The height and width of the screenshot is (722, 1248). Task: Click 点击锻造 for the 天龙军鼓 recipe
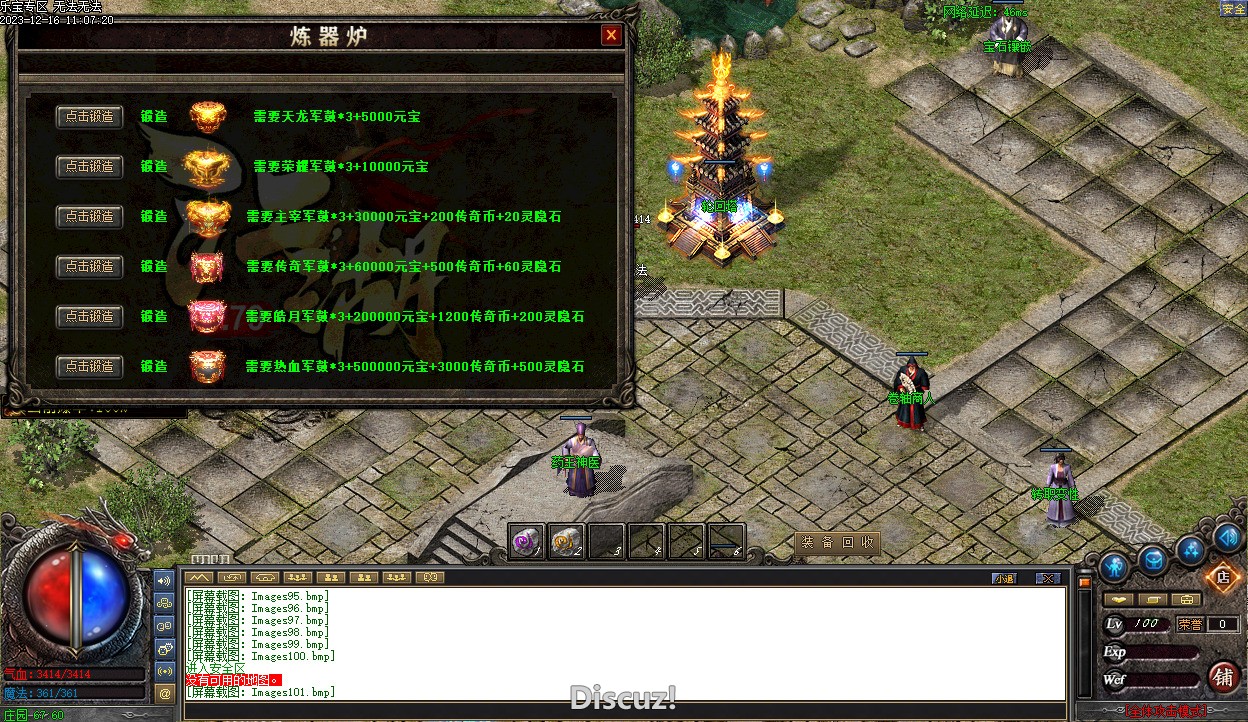[90, 117]
